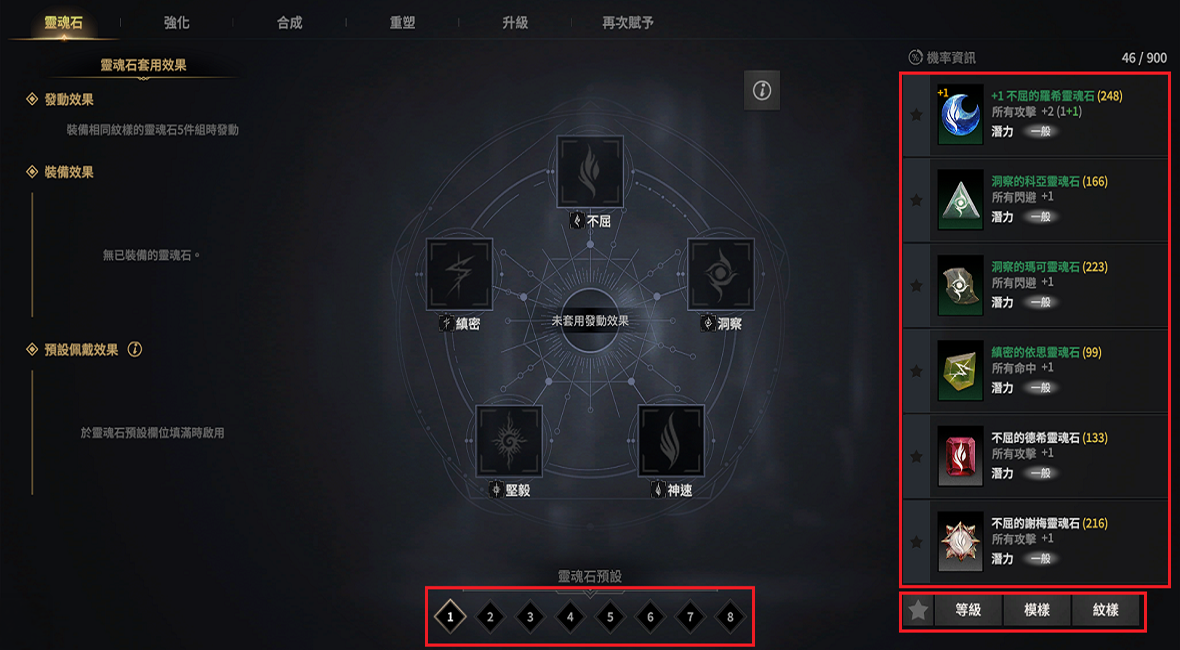This screenshot has width=1180, height=650.
Task: Filter soulstones by 紋樣
Action: (1105, 610)
